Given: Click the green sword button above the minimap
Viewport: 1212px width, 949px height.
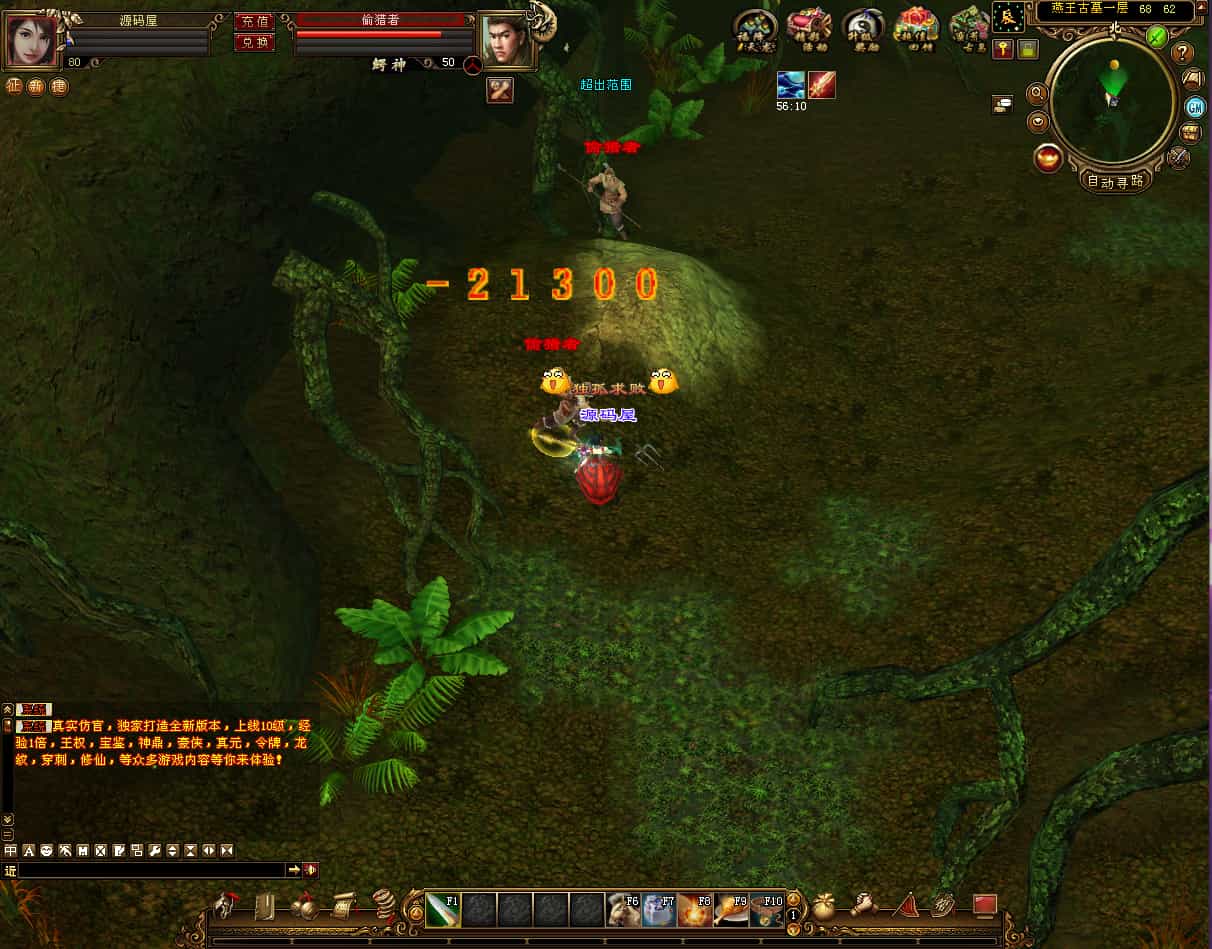Looking at the screenshot, I should pos(1157,37).
